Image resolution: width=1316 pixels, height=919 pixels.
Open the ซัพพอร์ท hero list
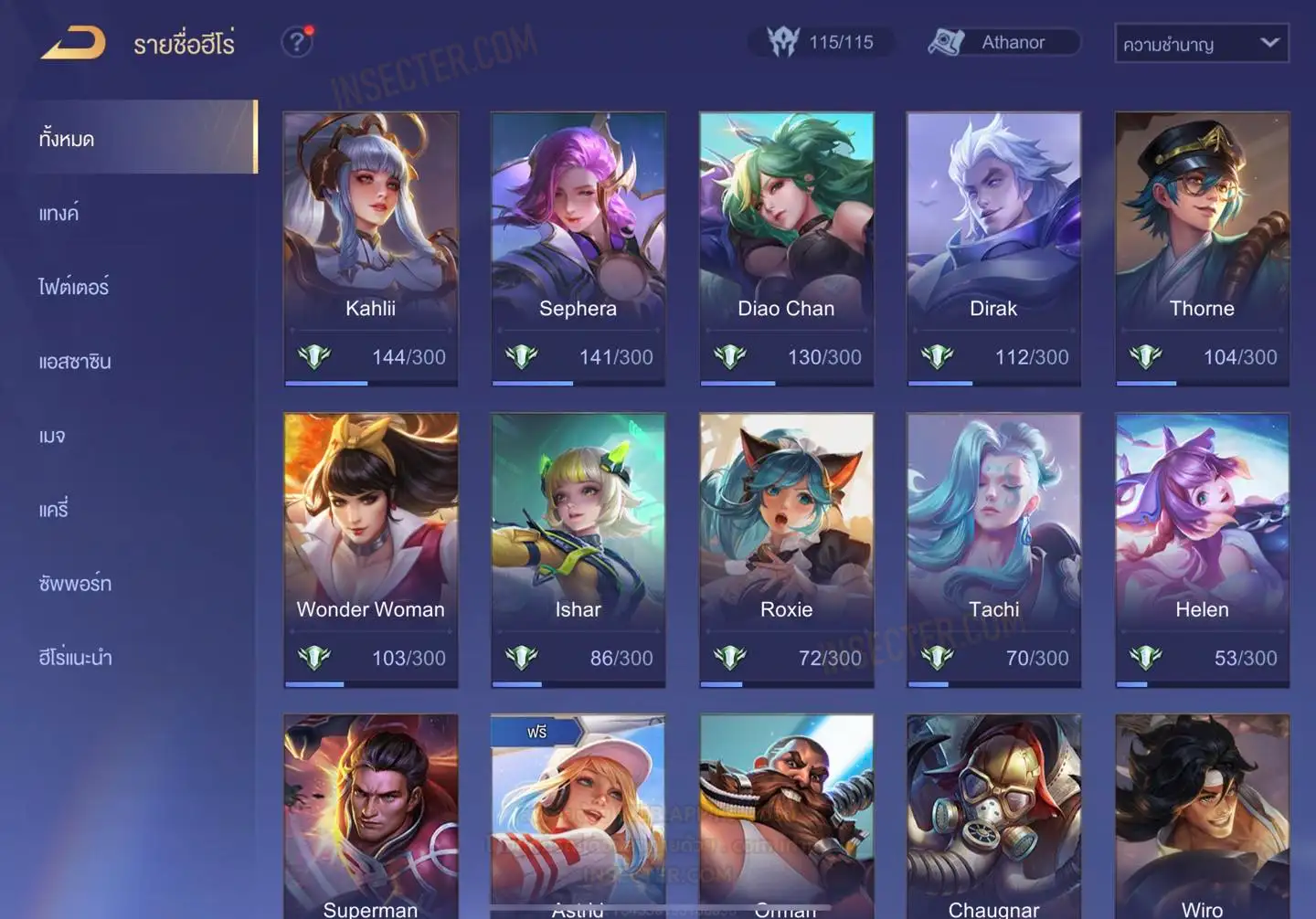(75, 584)
